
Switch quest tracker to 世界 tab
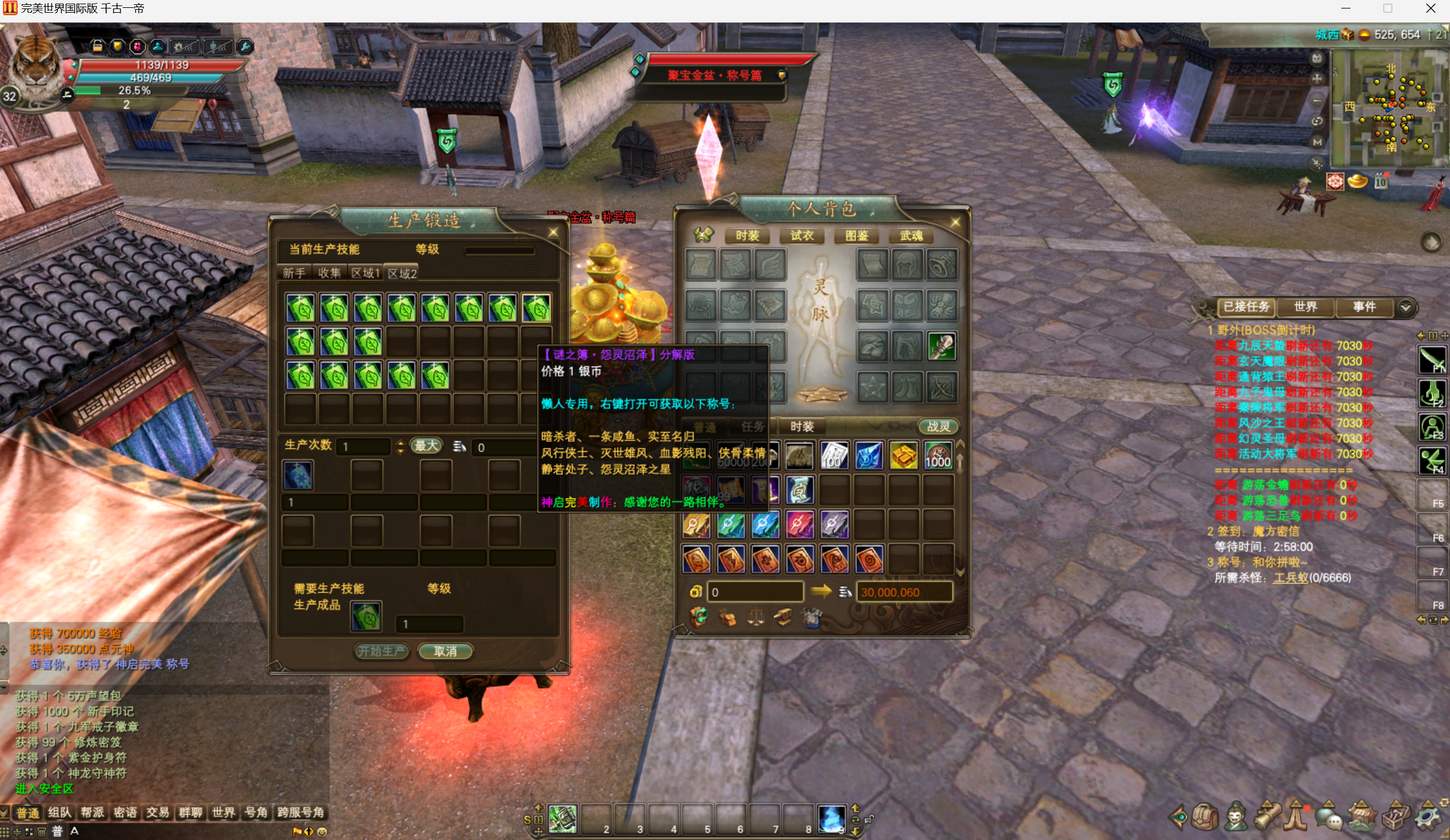point(1305,307)
